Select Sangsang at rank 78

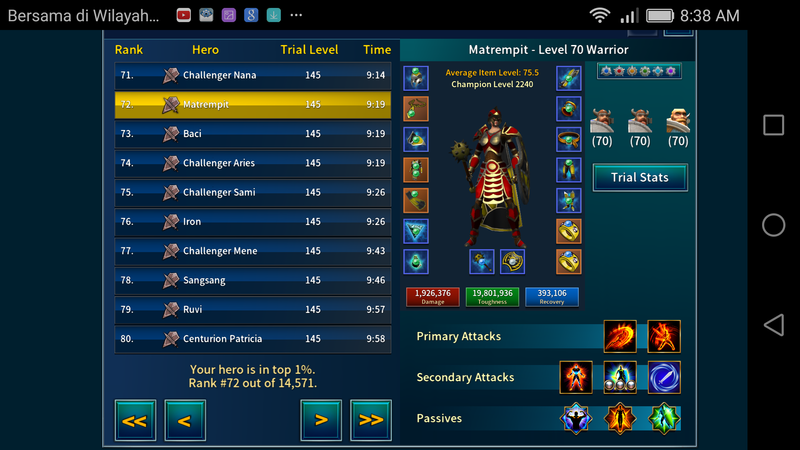pos(252,280)
